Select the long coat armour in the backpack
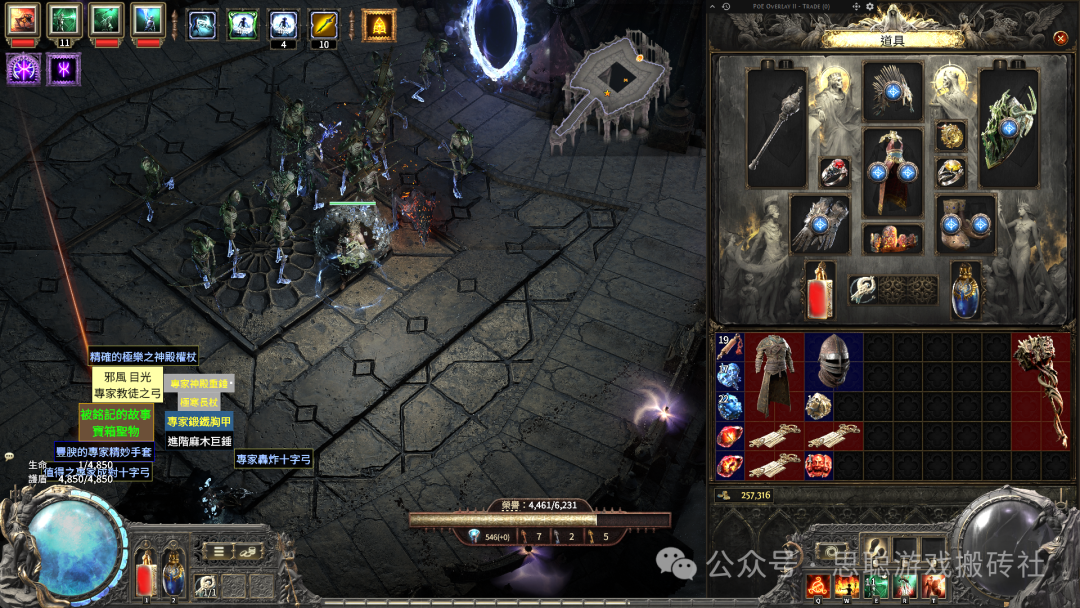Image resolution: width=1080 pixels, height=608 pixels. click(x=774, y=375)
